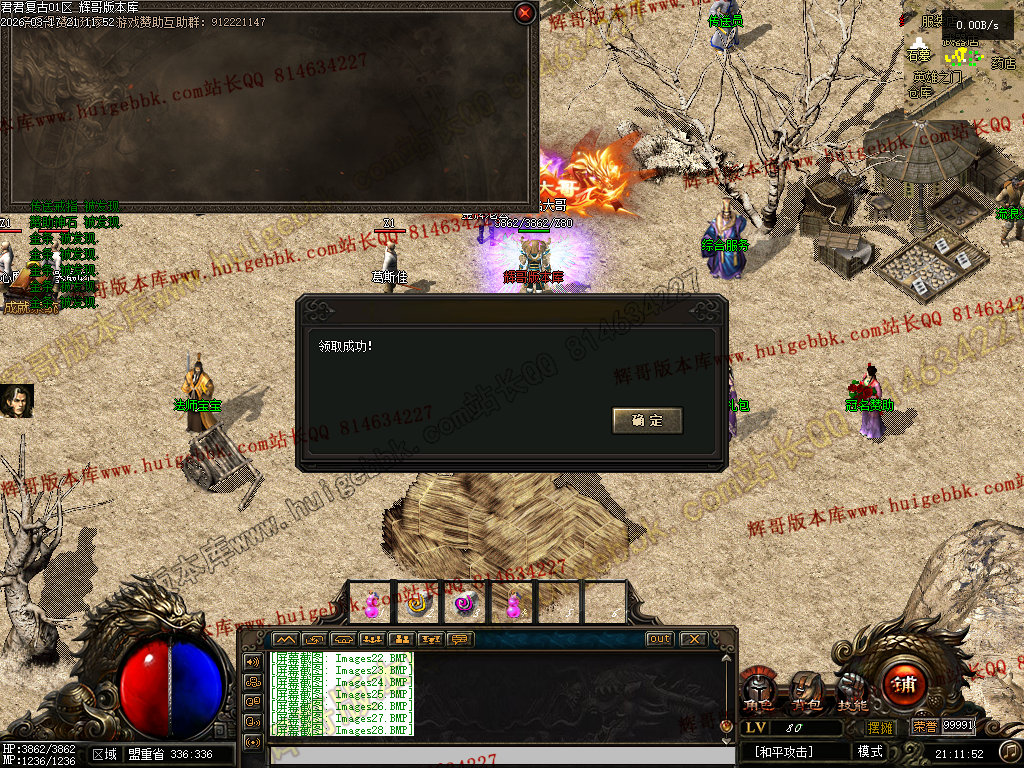Close the chat panel with X
Viewport: 1024px width, 768px height.
692,639
